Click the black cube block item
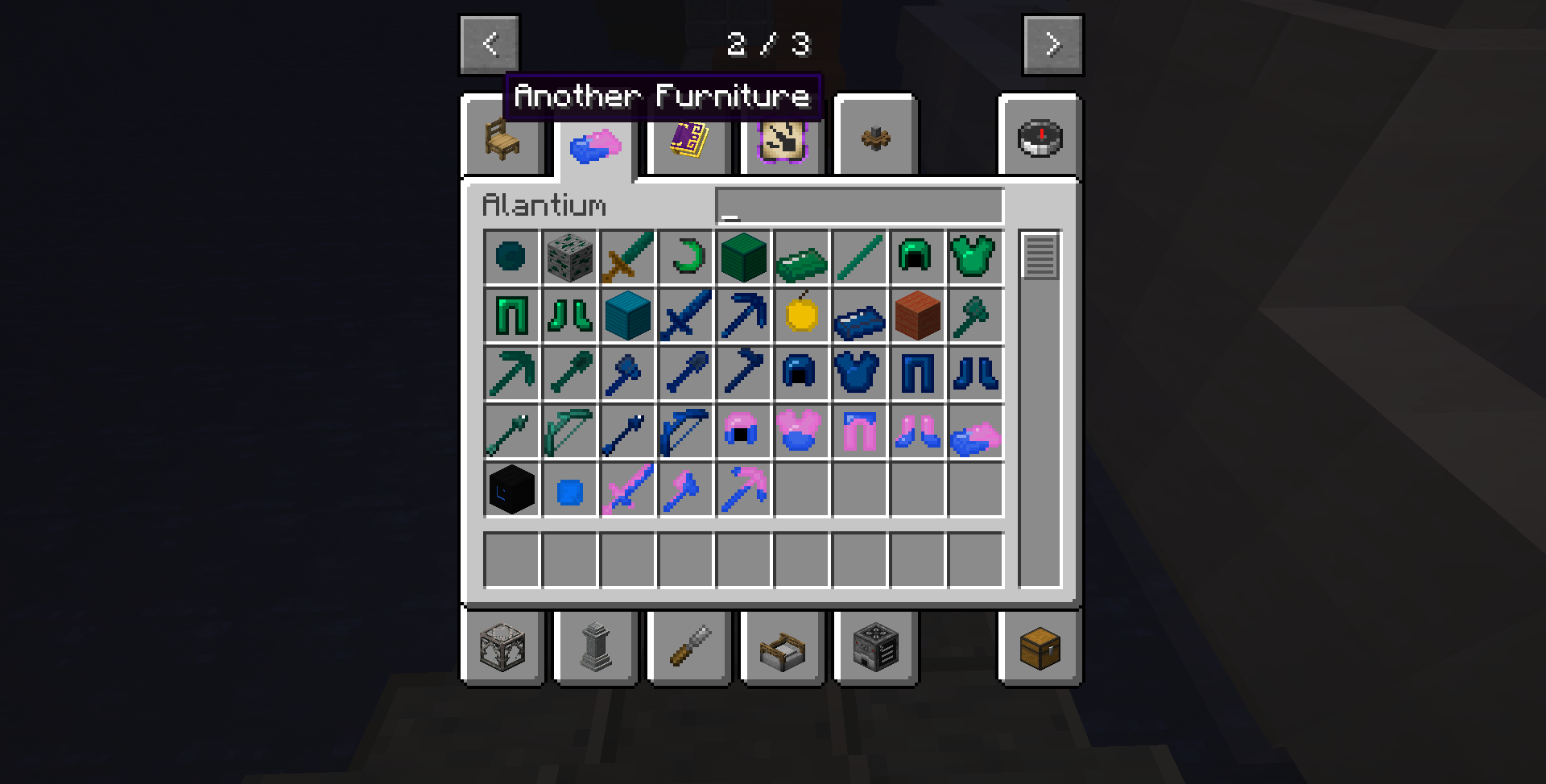 511,489
